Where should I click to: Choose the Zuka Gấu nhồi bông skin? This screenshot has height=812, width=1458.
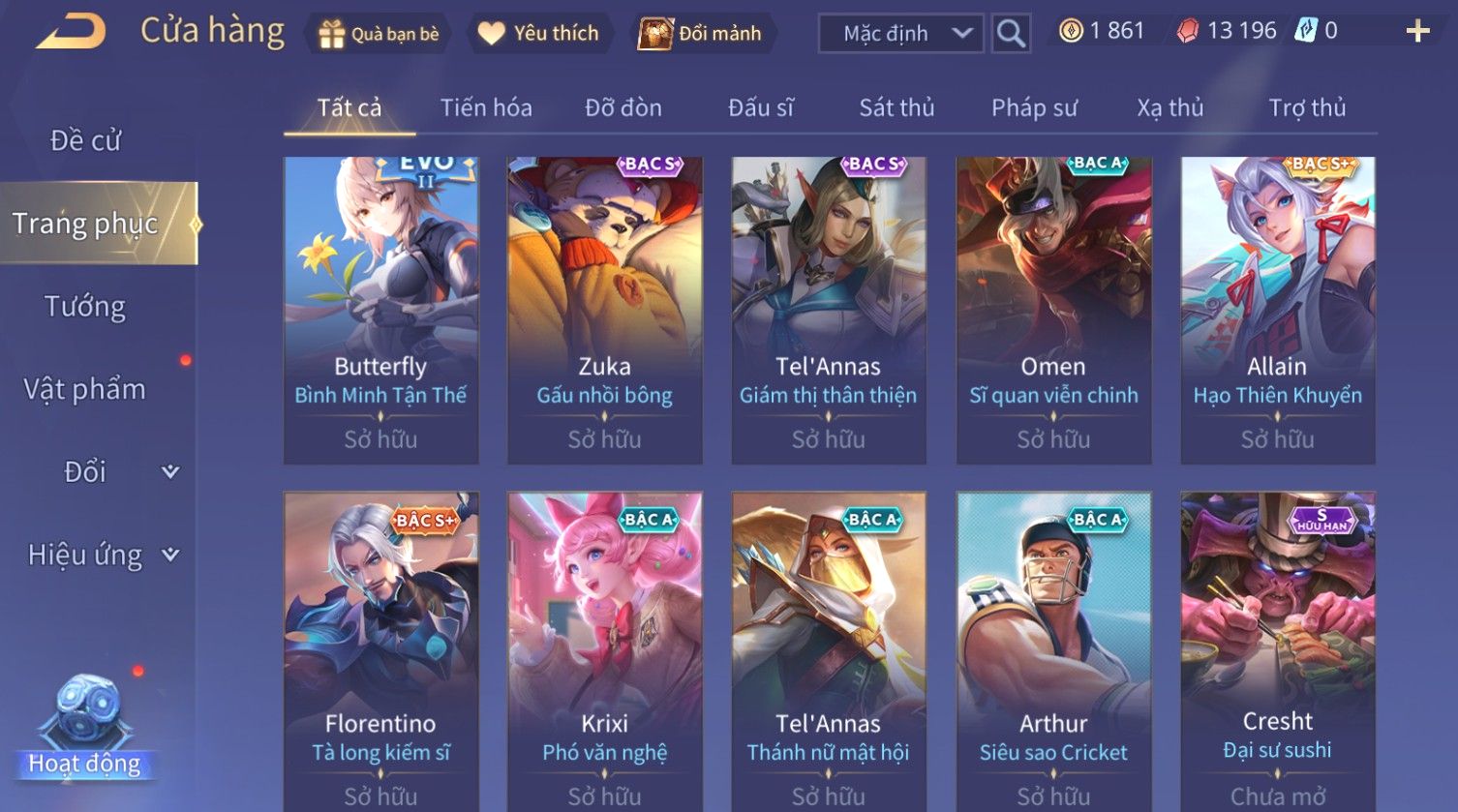pos(605,310)
